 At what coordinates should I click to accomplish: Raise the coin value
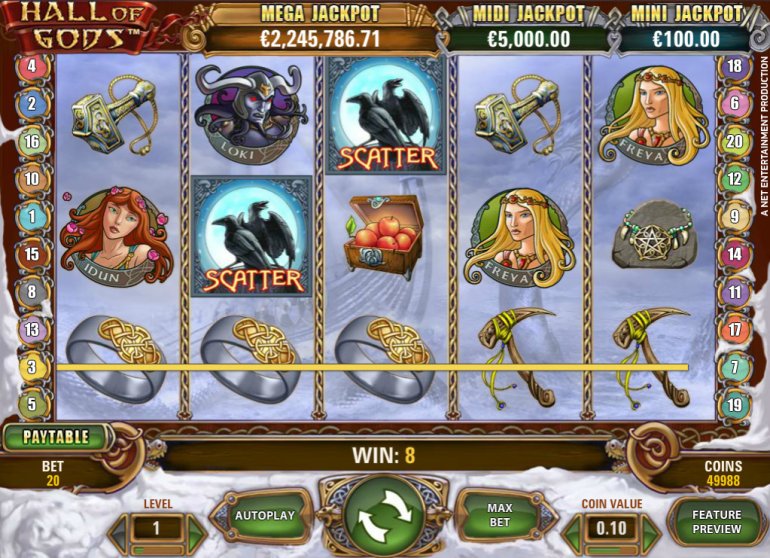point(651,529)
